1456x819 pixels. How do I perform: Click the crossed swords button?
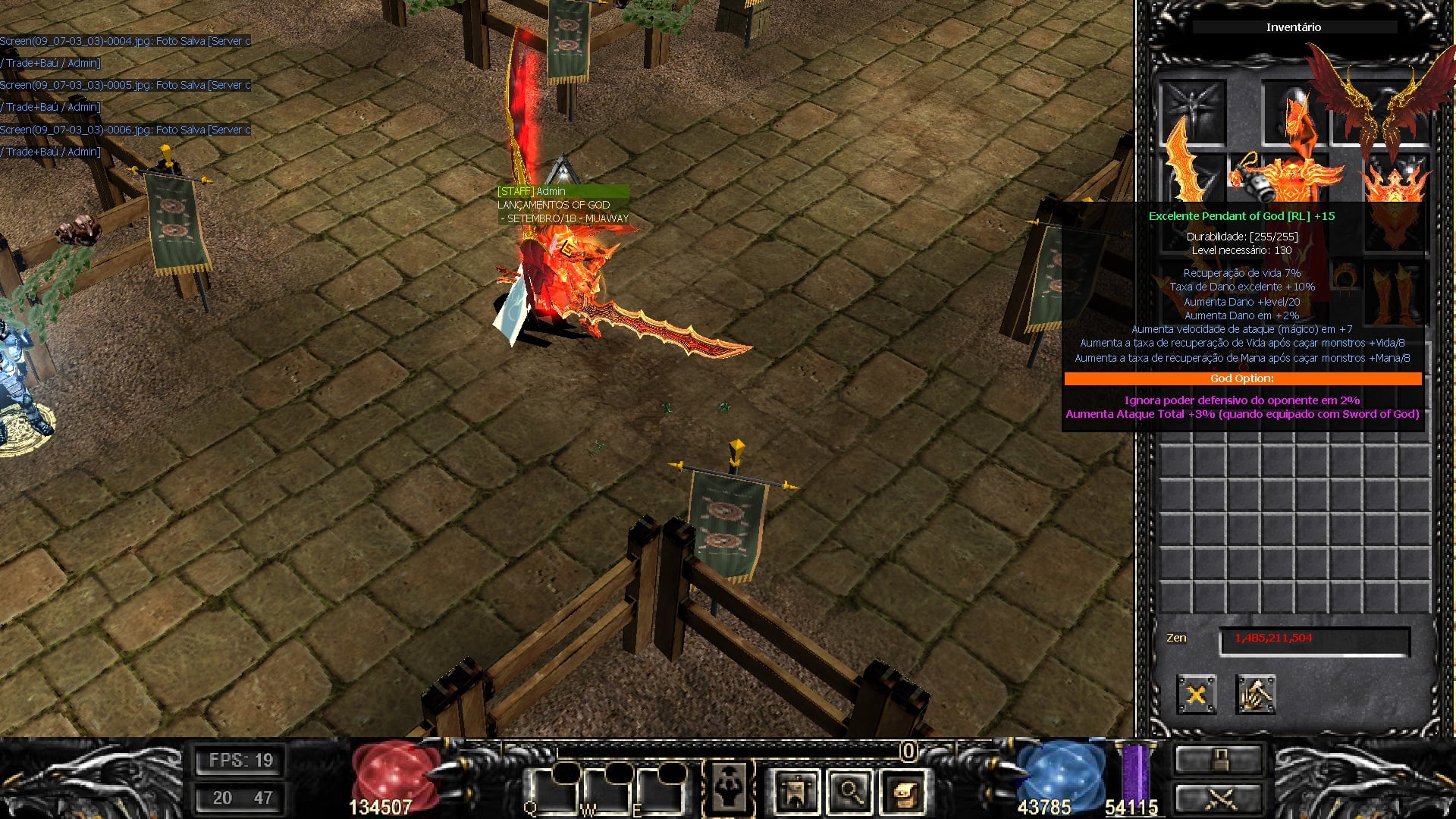click(x=1219, y=798)
